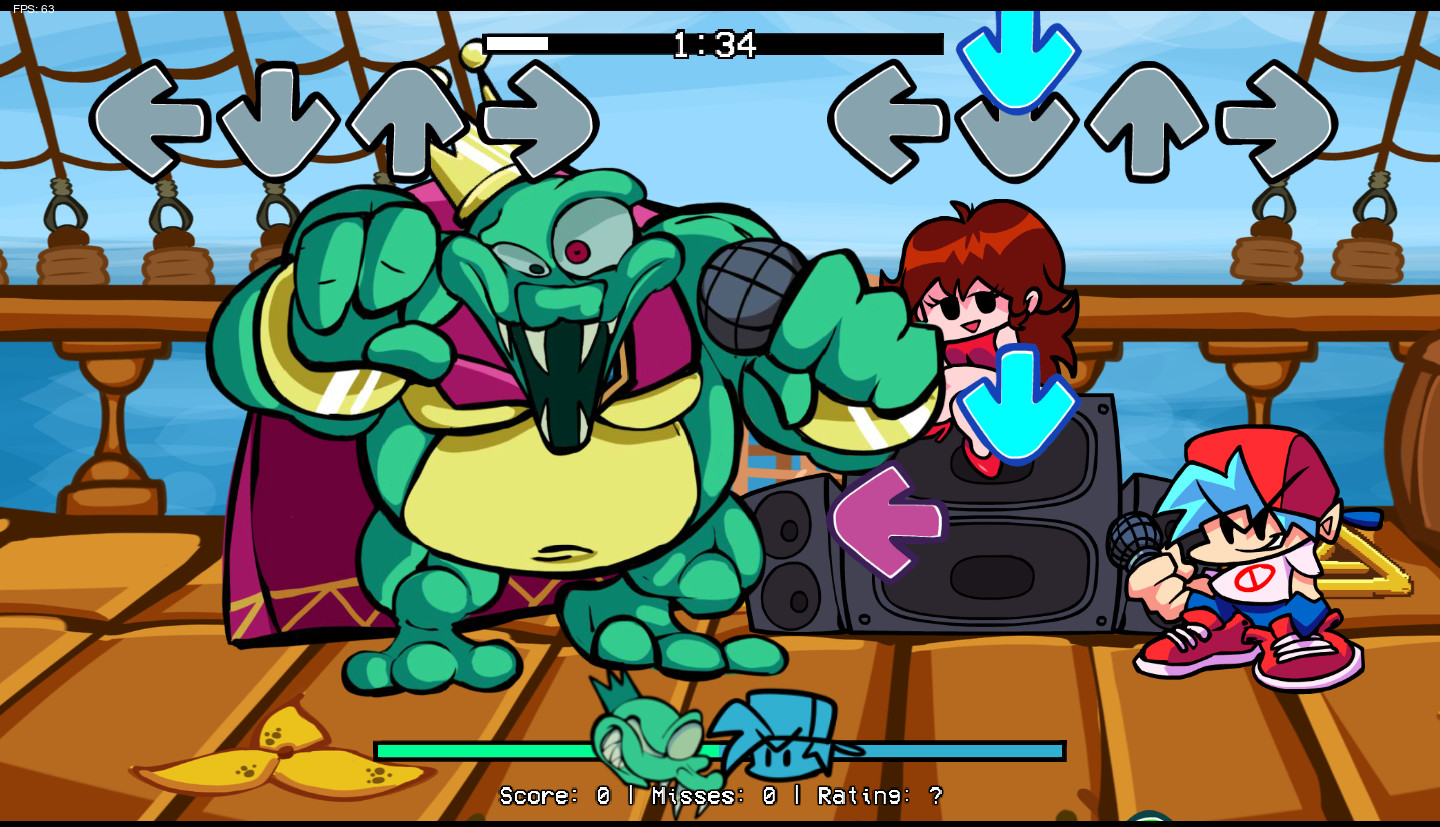Click the opponent's left arrow receptor
Image resolution: width=1440 pixels, height=827 pixels.
152,119
